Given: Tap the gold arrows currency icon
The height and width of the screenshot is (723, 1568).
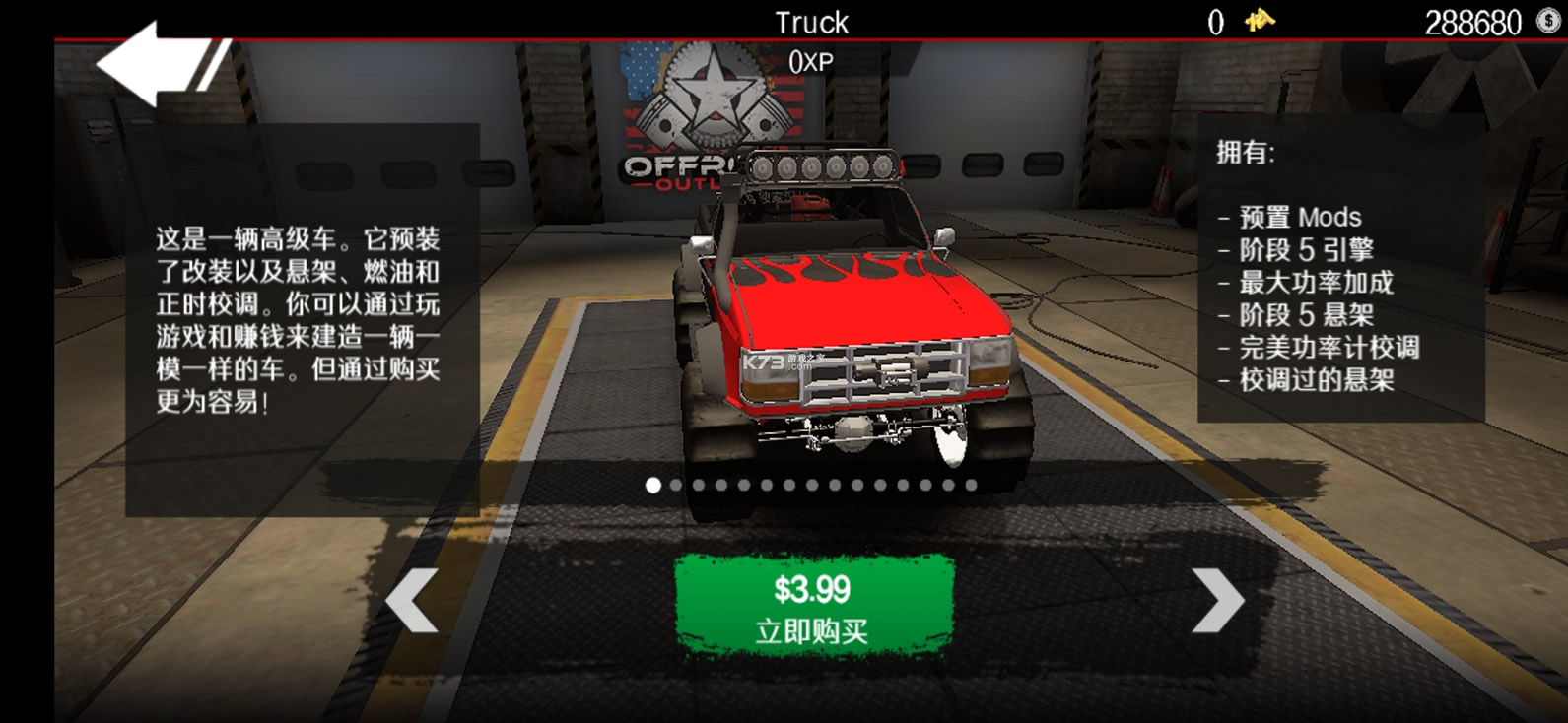Looking at the screenshot, I should pos(1260,21).
